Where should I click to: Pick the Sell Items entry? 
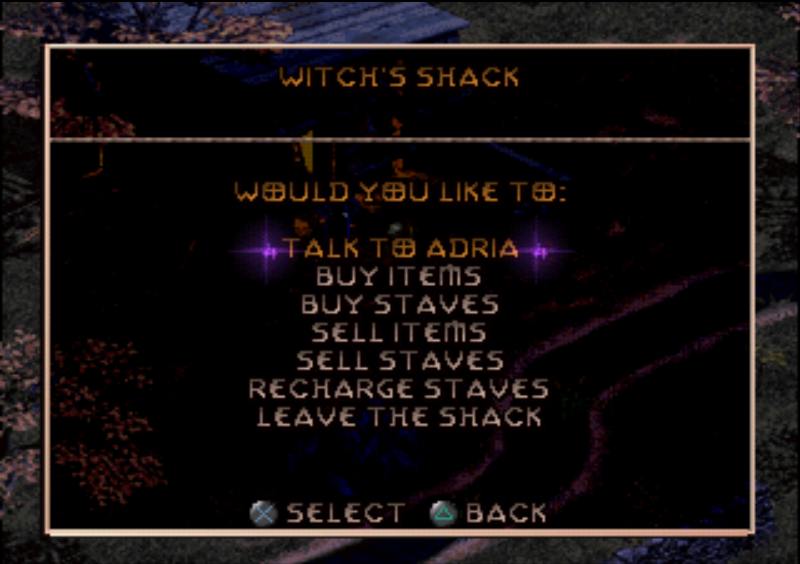pos(399,332)
